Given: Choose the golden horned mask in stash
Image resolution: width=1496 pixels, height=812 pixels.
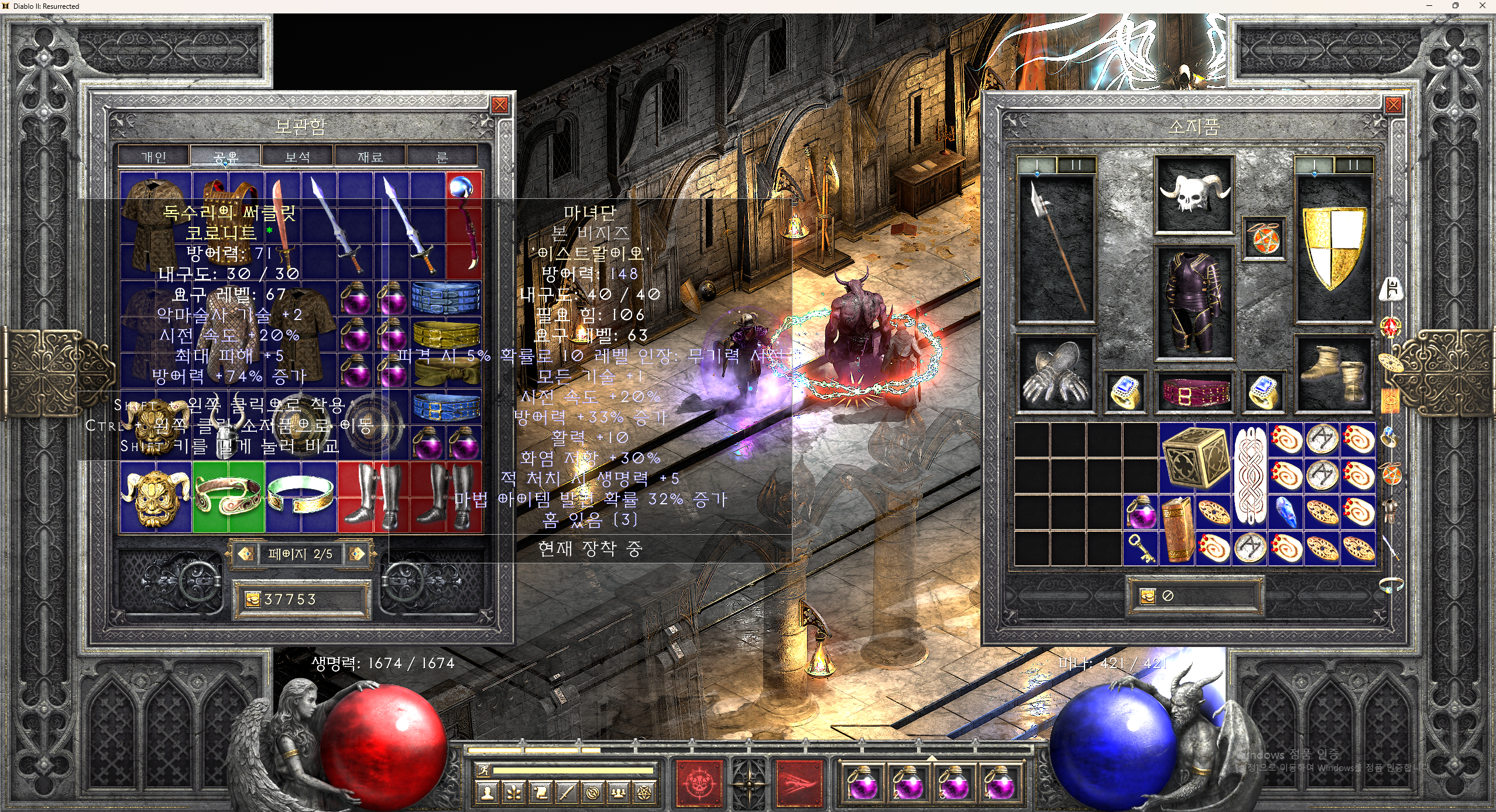Looking at the screenshot, I should click(156, 496).
